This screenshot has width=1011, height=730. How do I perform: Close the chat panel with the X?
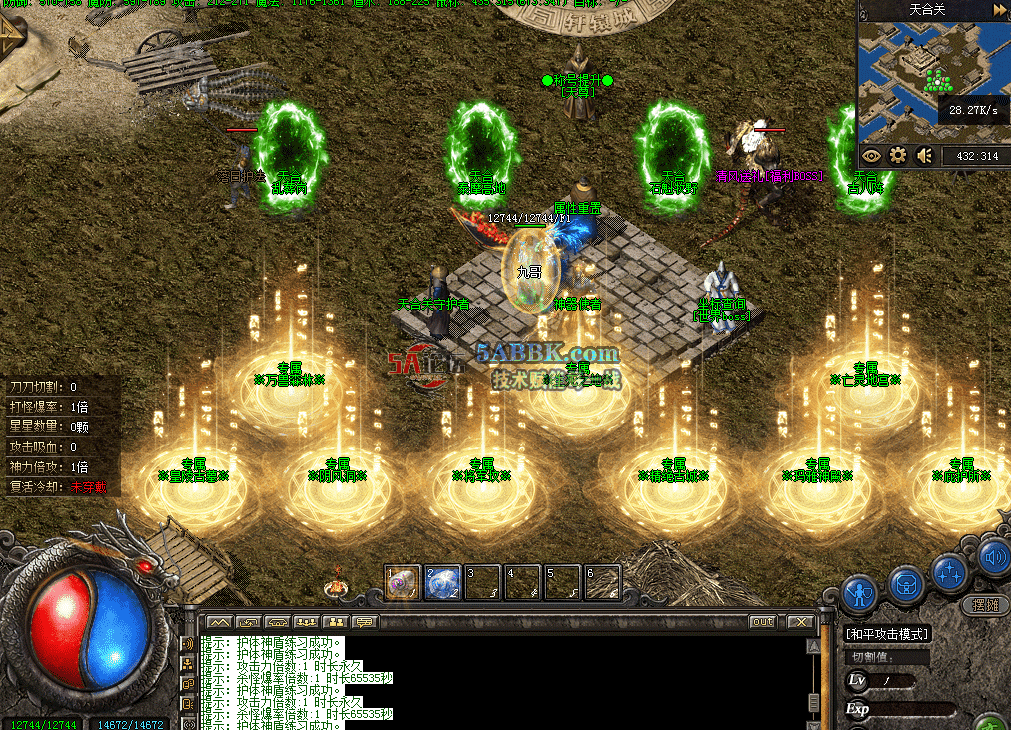[800, 622]
